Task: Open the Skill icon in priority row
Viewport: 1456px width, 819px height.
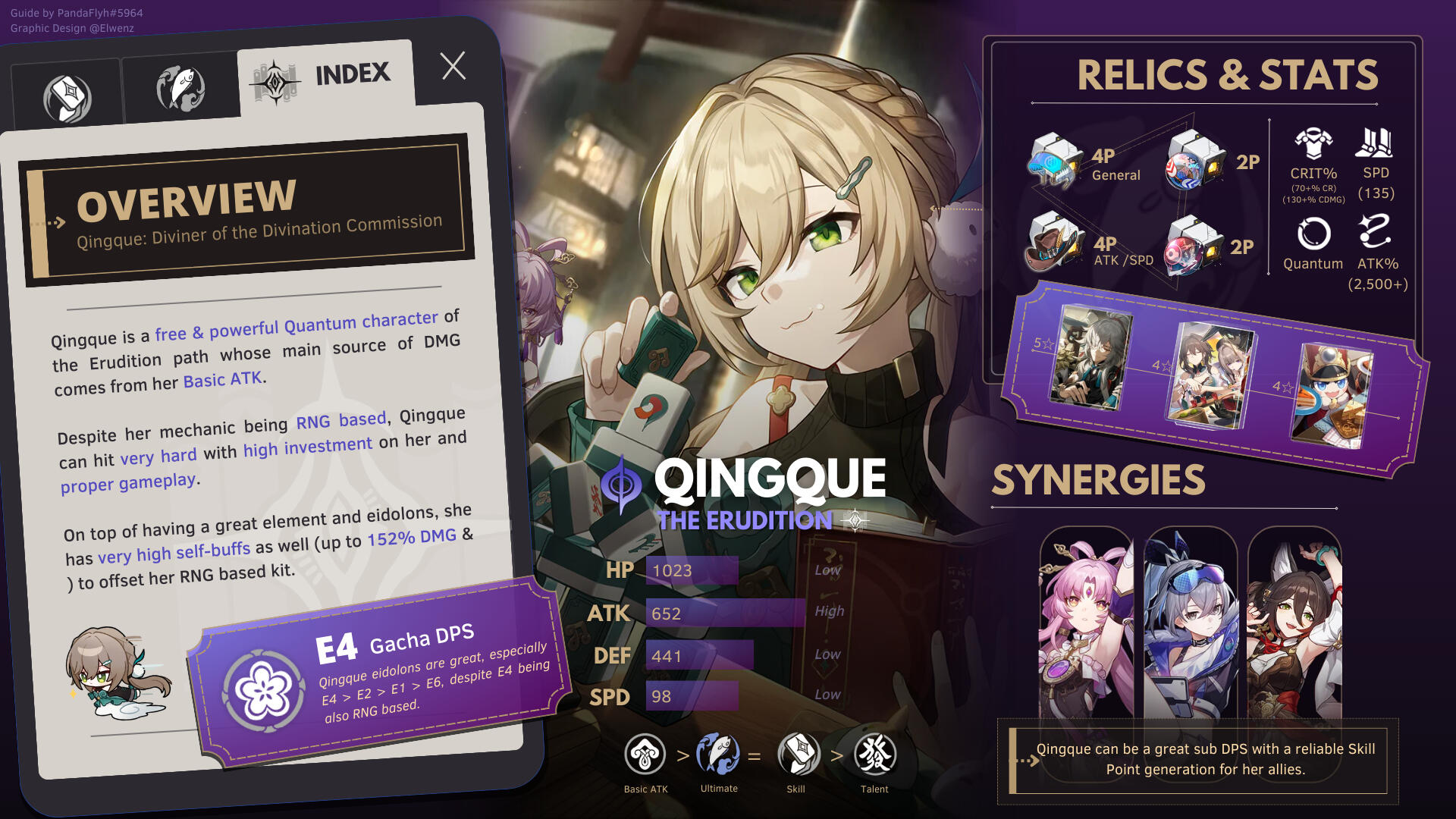Action: (x=798, y=755)
